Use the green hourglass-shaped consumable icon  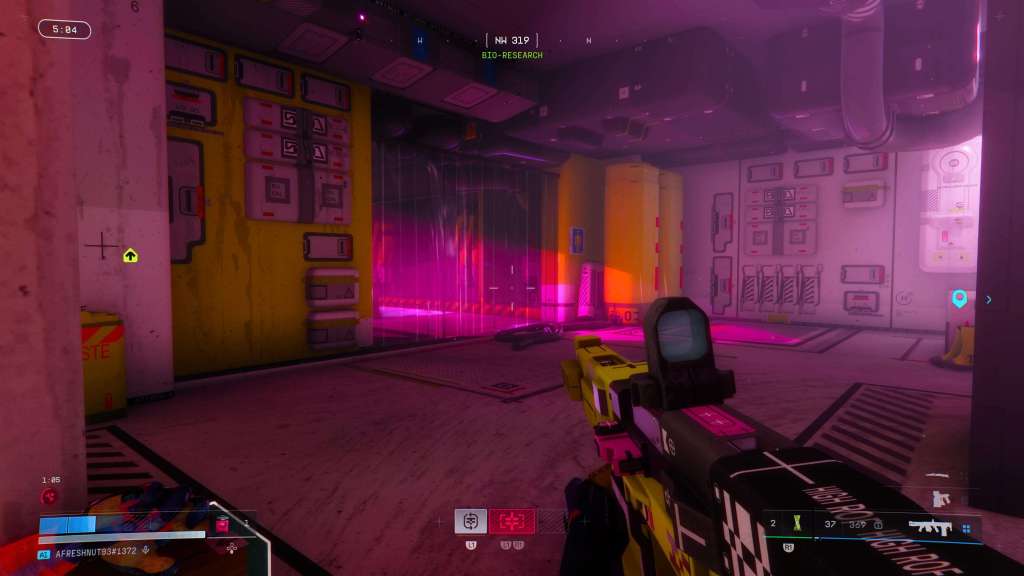click(796, 523)
